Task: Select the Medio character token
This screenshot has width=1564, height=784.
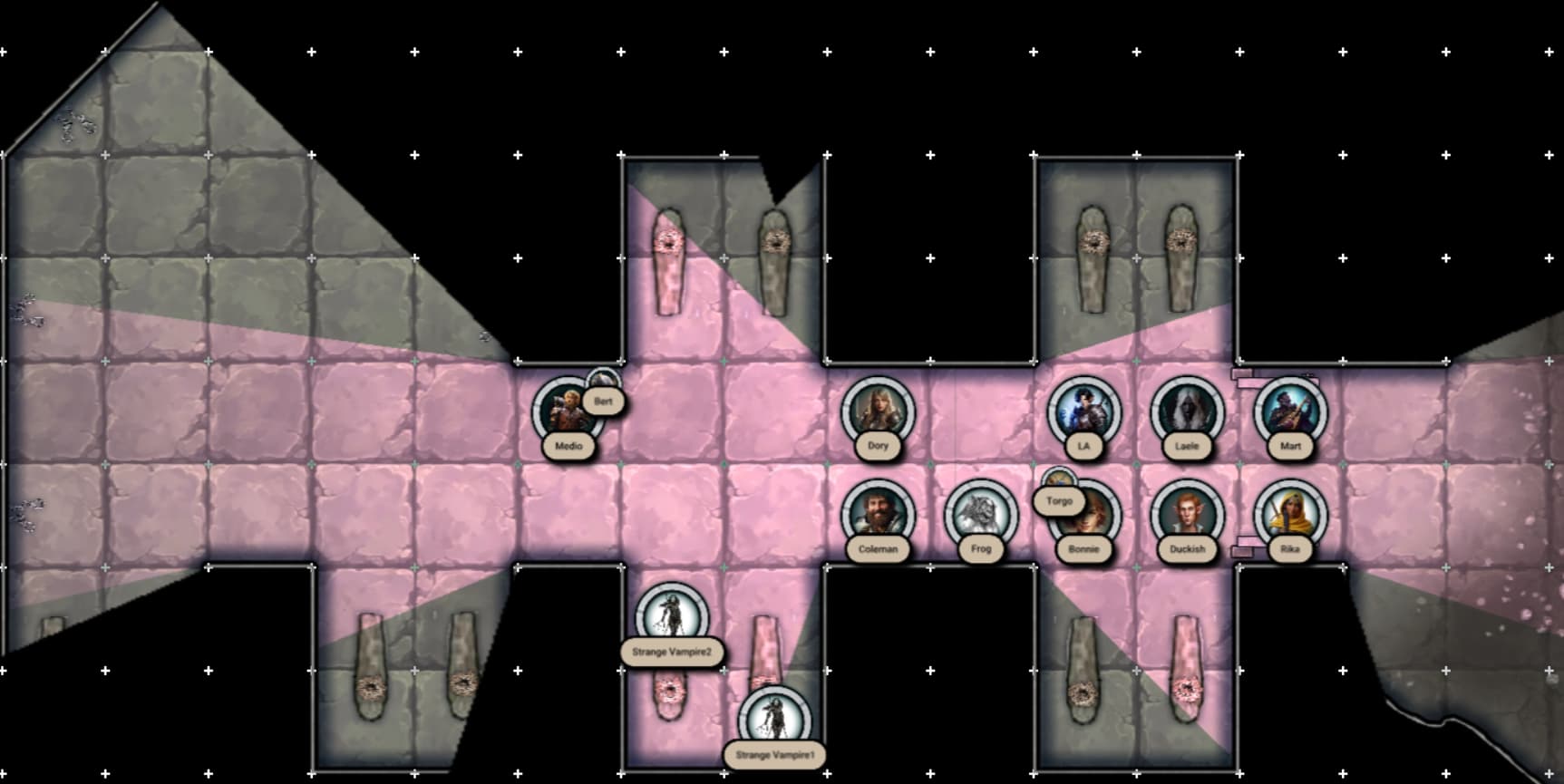Action: tap(566, 412)
